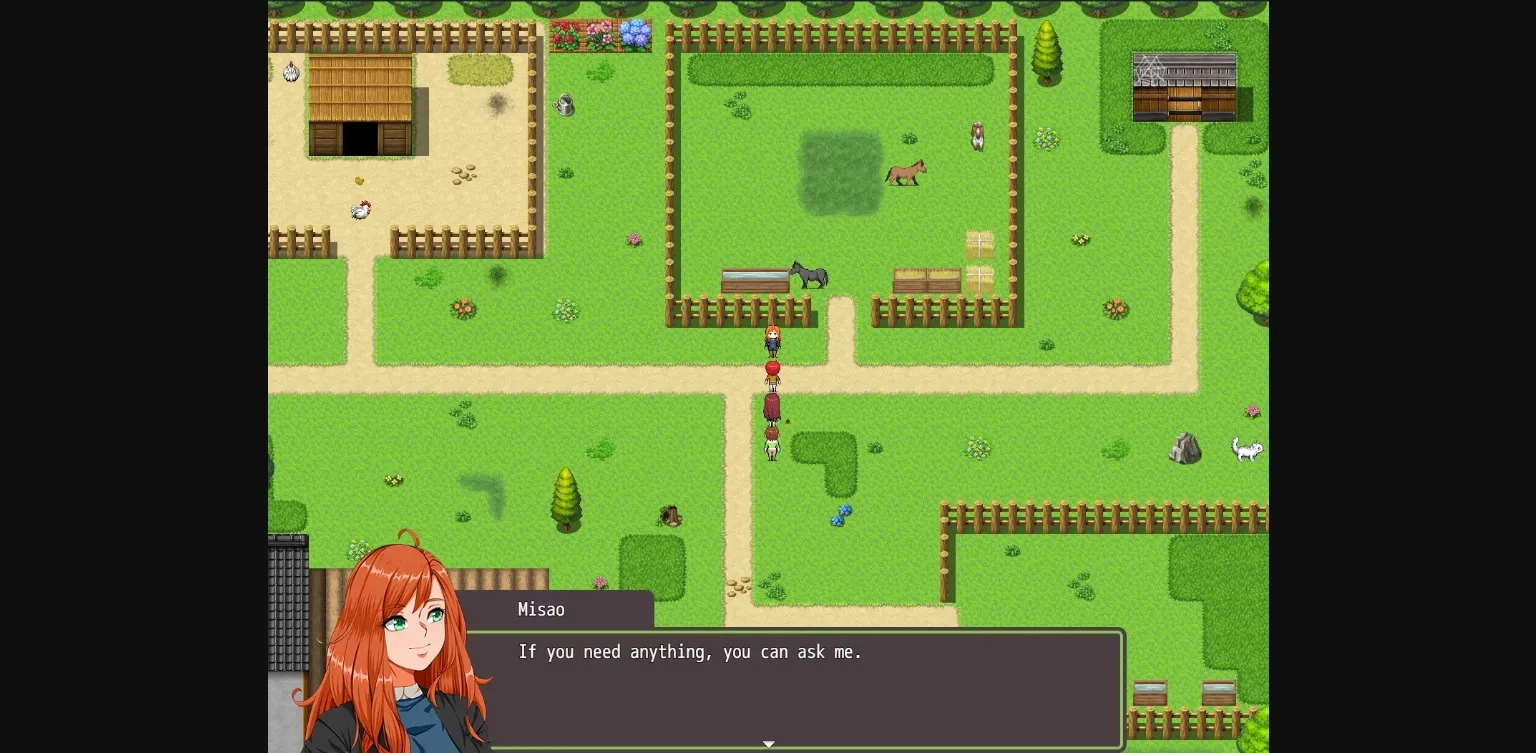
Task: Click the dialogue text box
Action: (x=798, y=688)
